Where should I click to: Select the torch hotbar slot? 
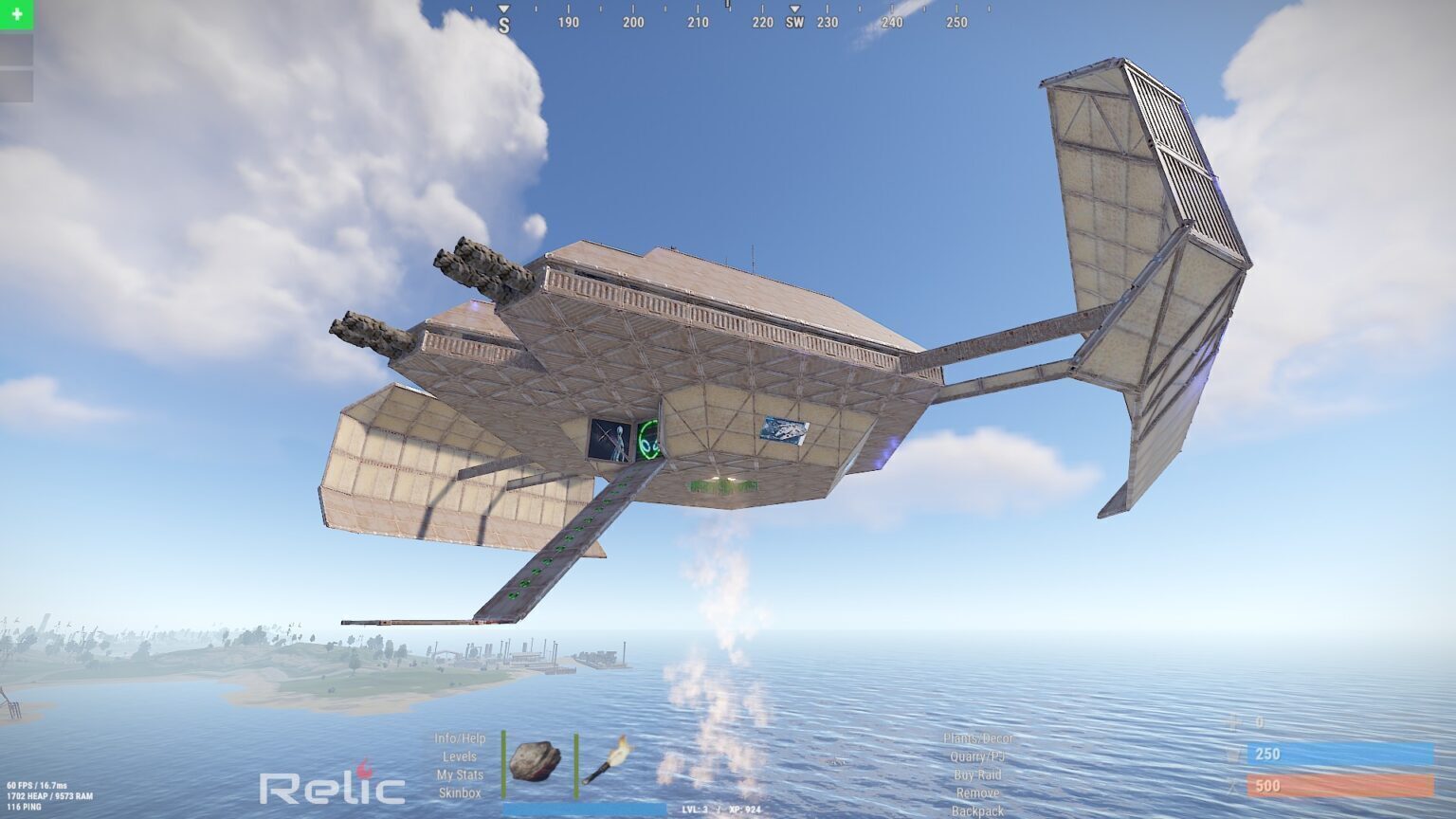(x=607, y=760)
